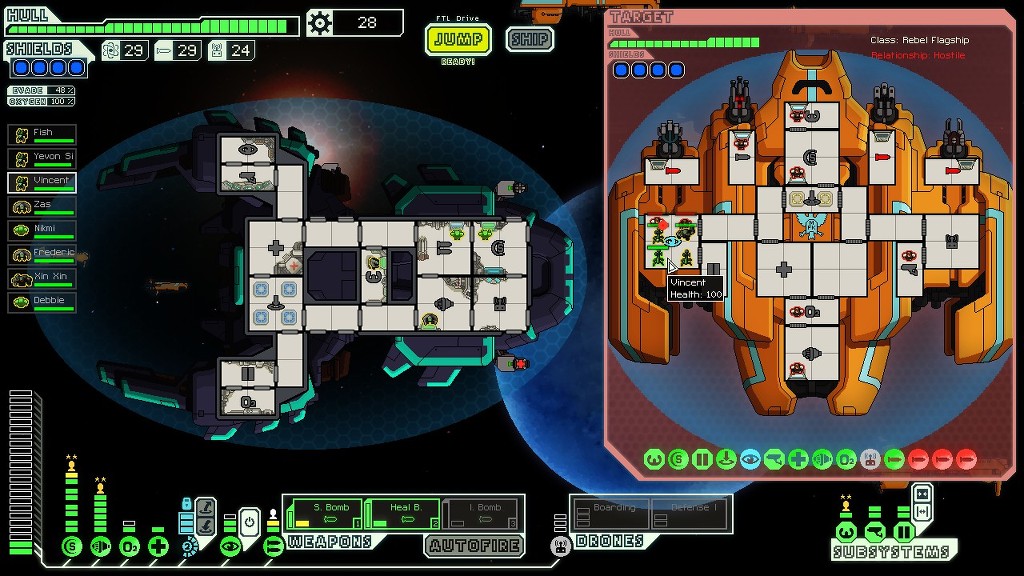Activate the cloaking power button
Viewport: 1024px width, 576px height.
coord(250,521)
